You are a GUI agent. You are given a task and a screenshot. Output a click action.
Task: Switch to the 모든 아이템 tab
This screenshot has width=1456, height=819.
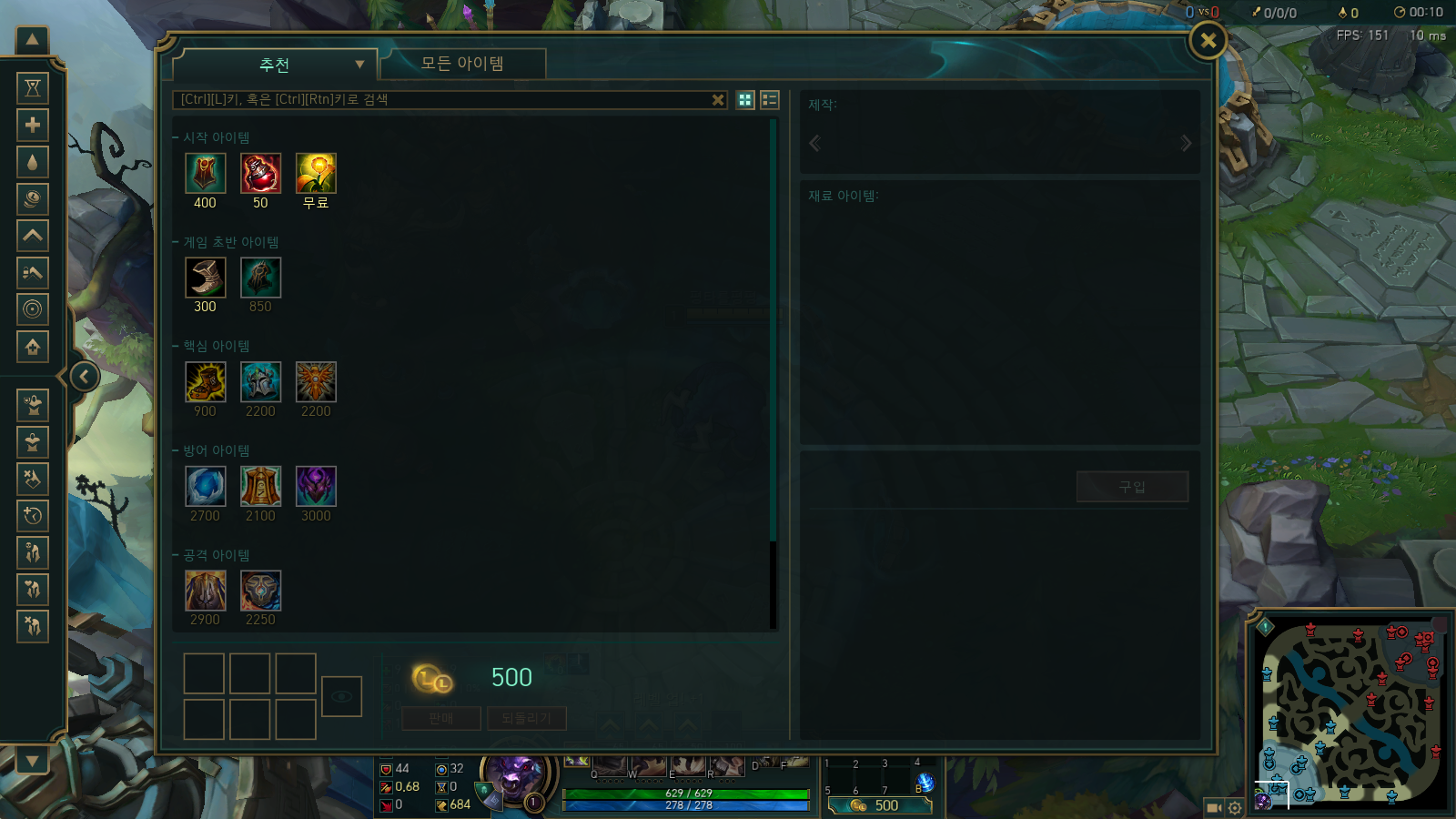[462, 64]
